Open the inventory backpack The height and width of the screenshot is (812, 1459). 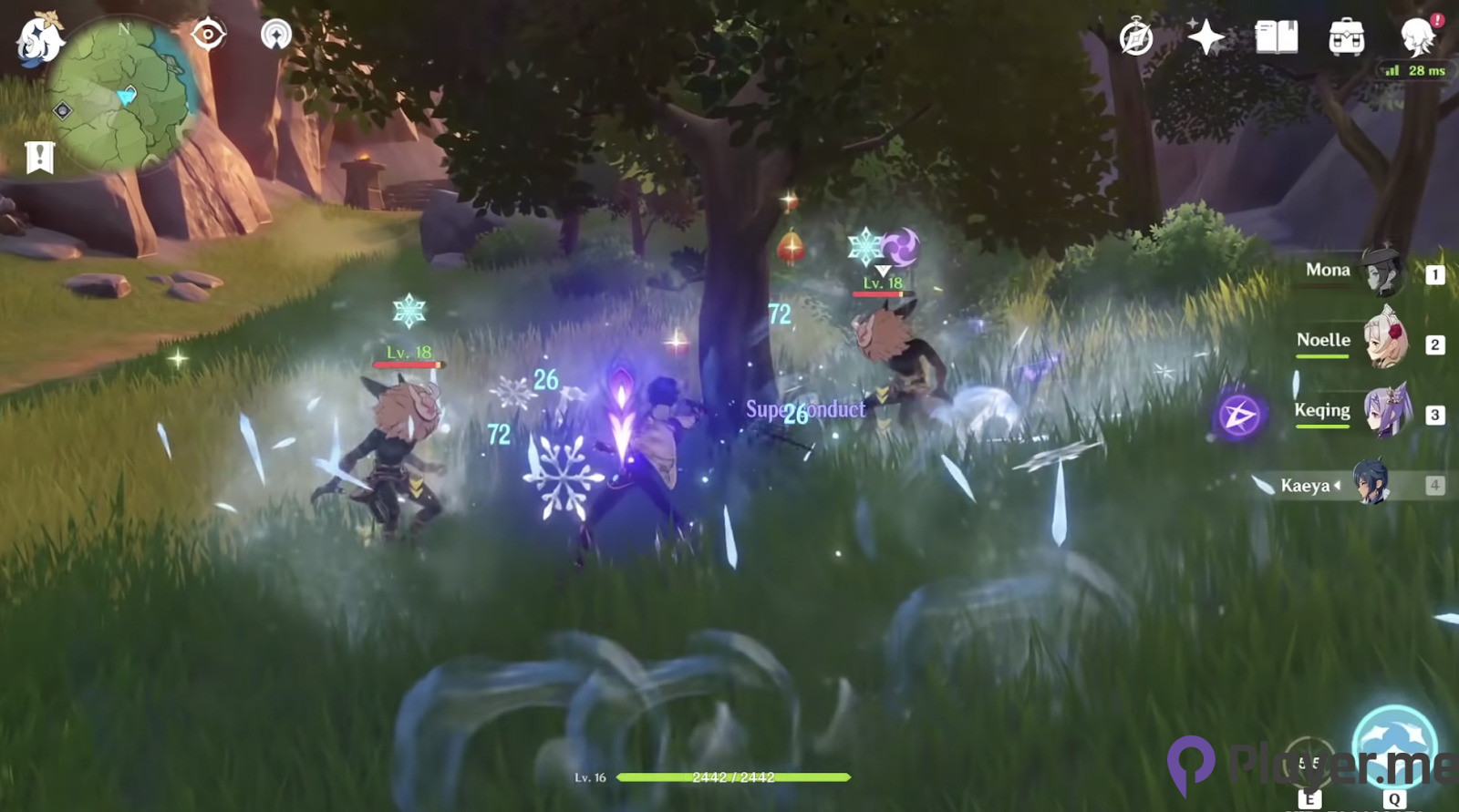(x=1346, y=38)
